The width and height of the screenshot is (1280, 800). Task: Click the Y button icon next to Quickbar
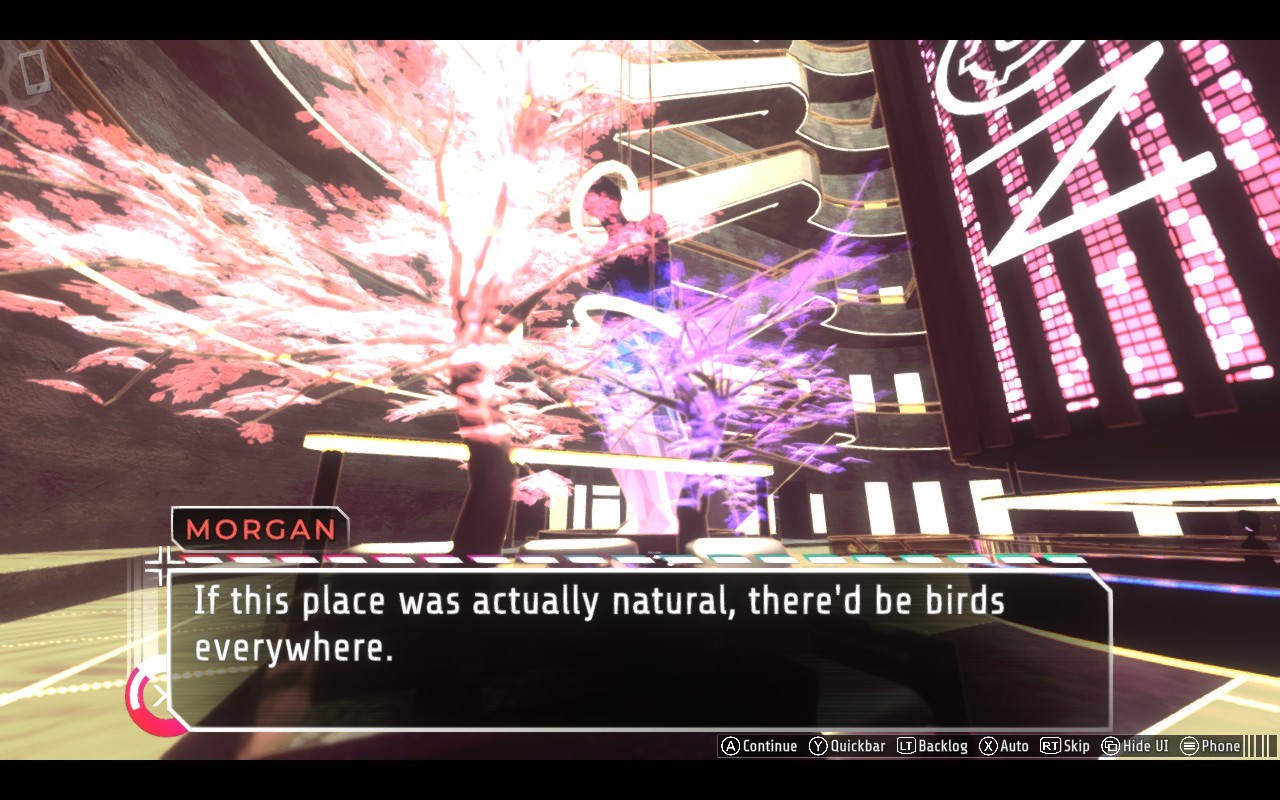tap(817, 746)
